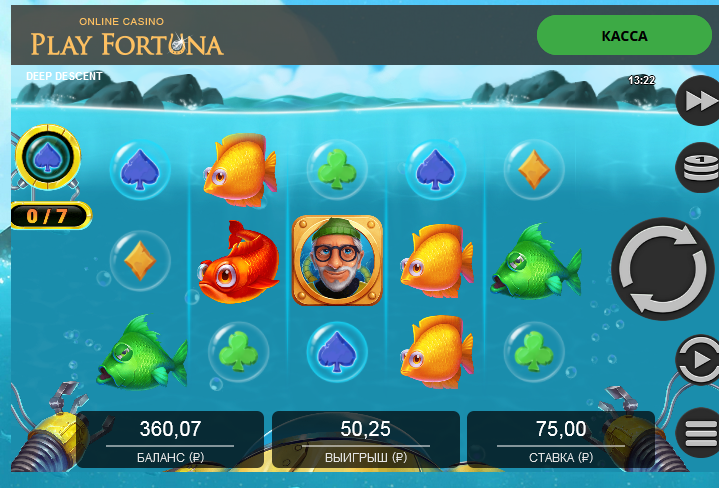719x488 pixels.
Task: Open bet settings via the coin stack icon
Action: (699, 167)
